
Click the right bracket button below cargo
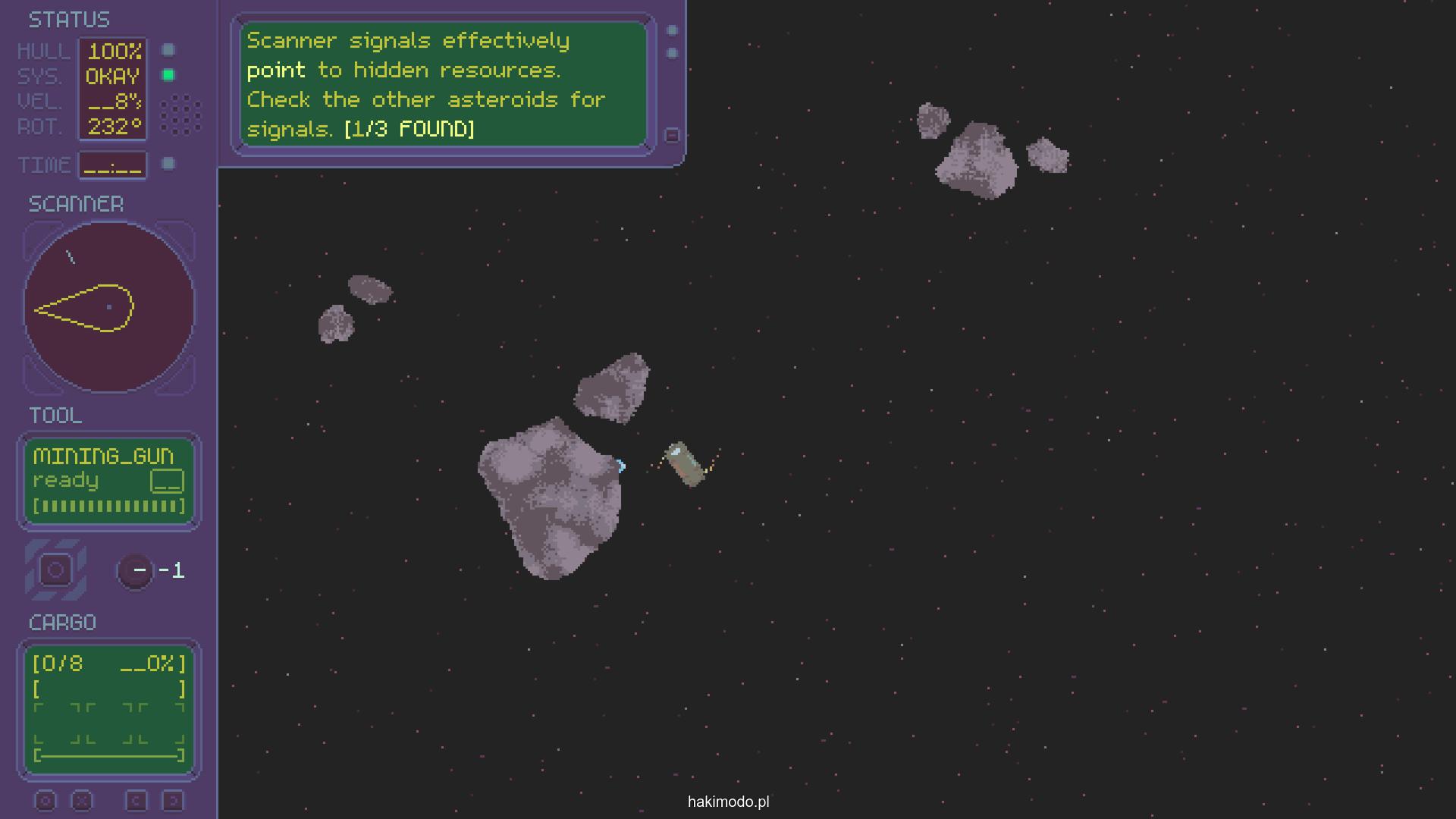pos(173,801)
